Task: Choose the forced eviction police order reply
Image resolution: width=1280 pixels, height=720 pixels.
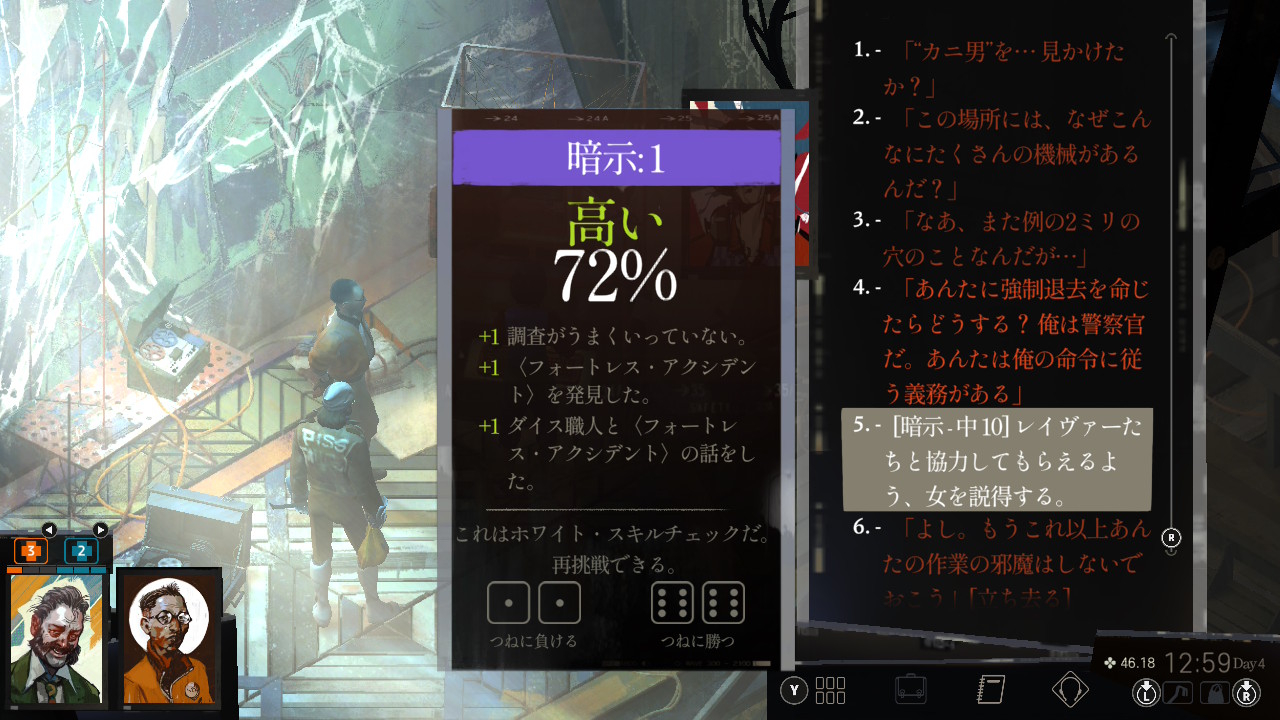Action: (1015, 340)
